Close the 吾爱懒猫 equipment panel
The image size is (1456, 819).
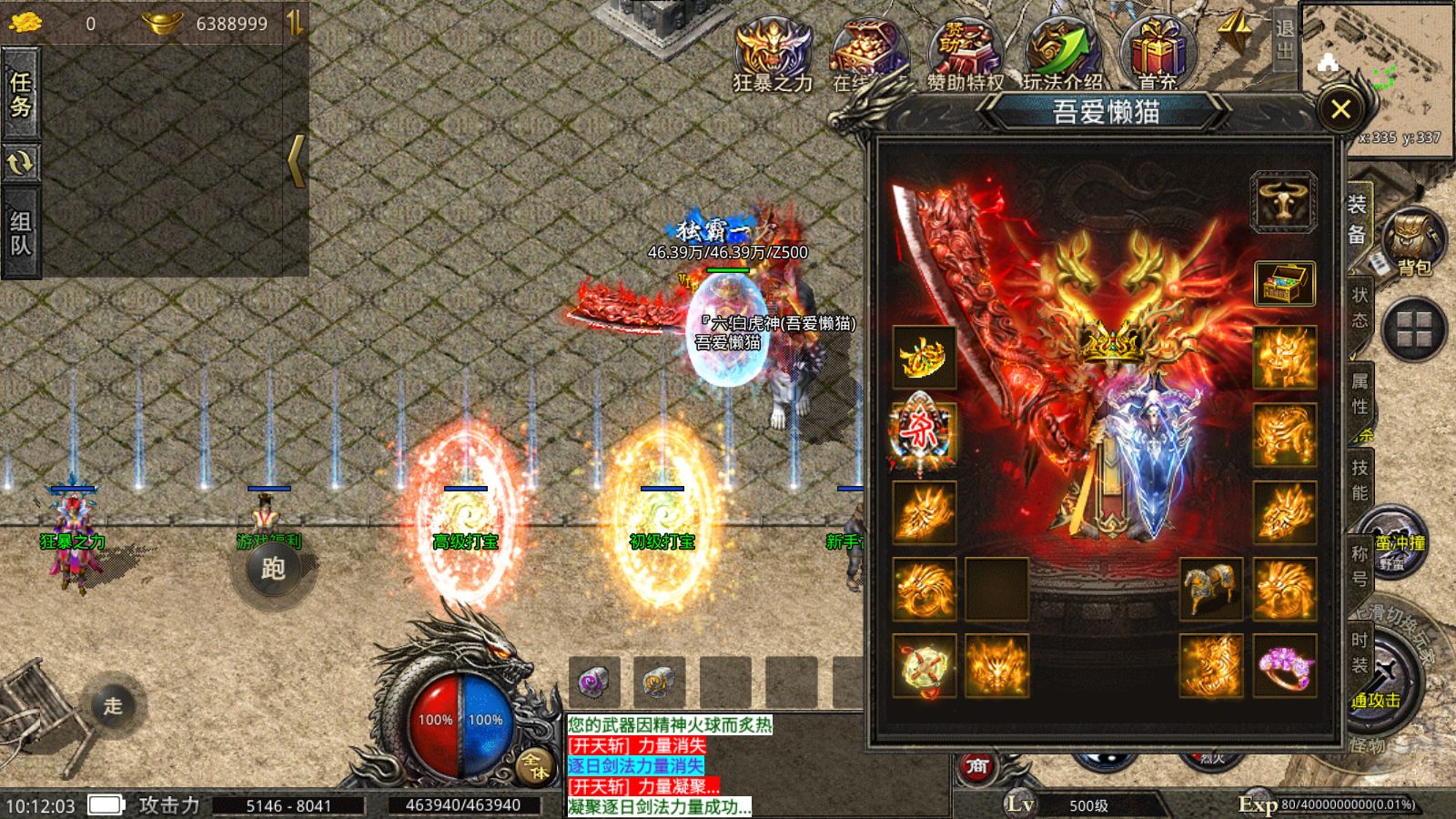(x=1340, y=110)
